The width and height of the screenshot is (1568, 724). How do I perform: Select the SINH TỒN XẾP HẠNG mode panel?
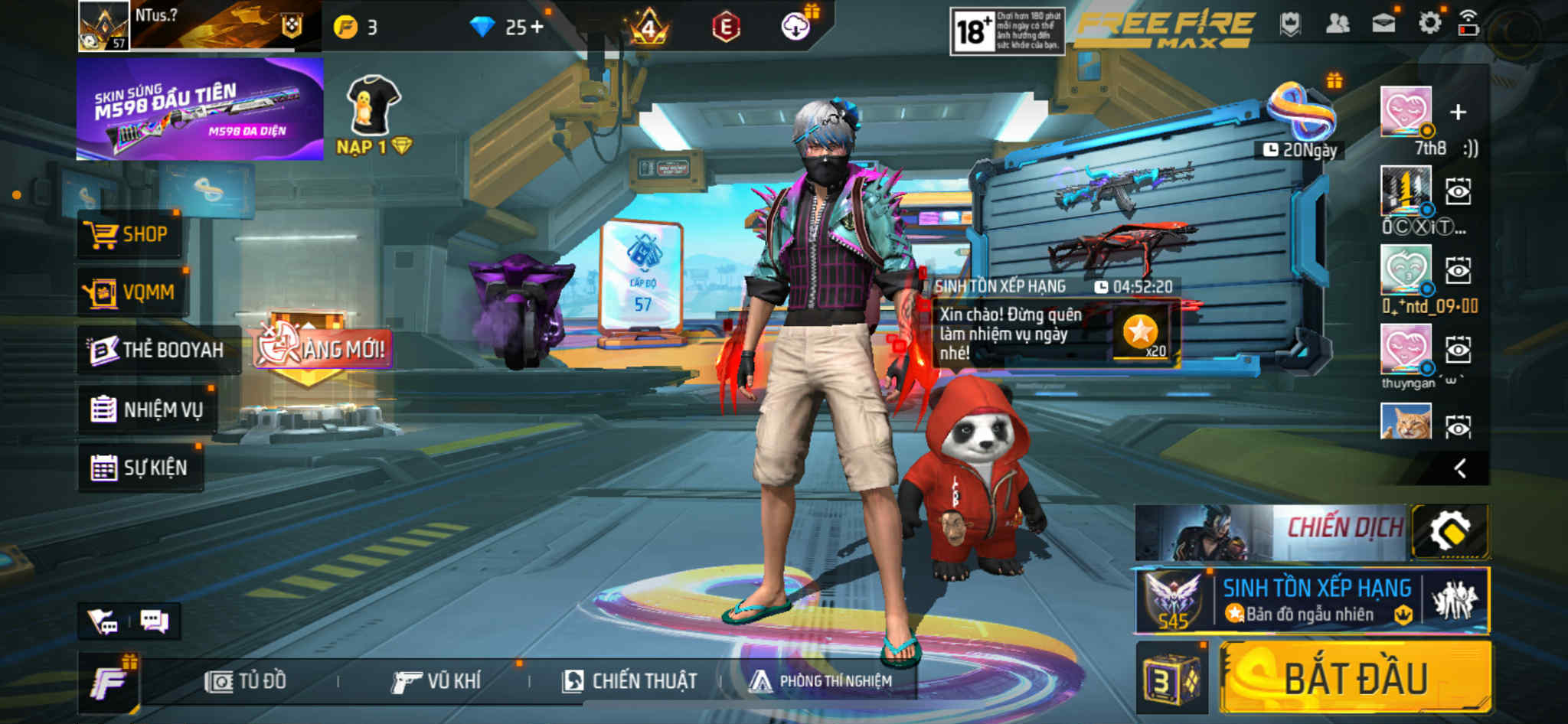(x=1312, y=601)
